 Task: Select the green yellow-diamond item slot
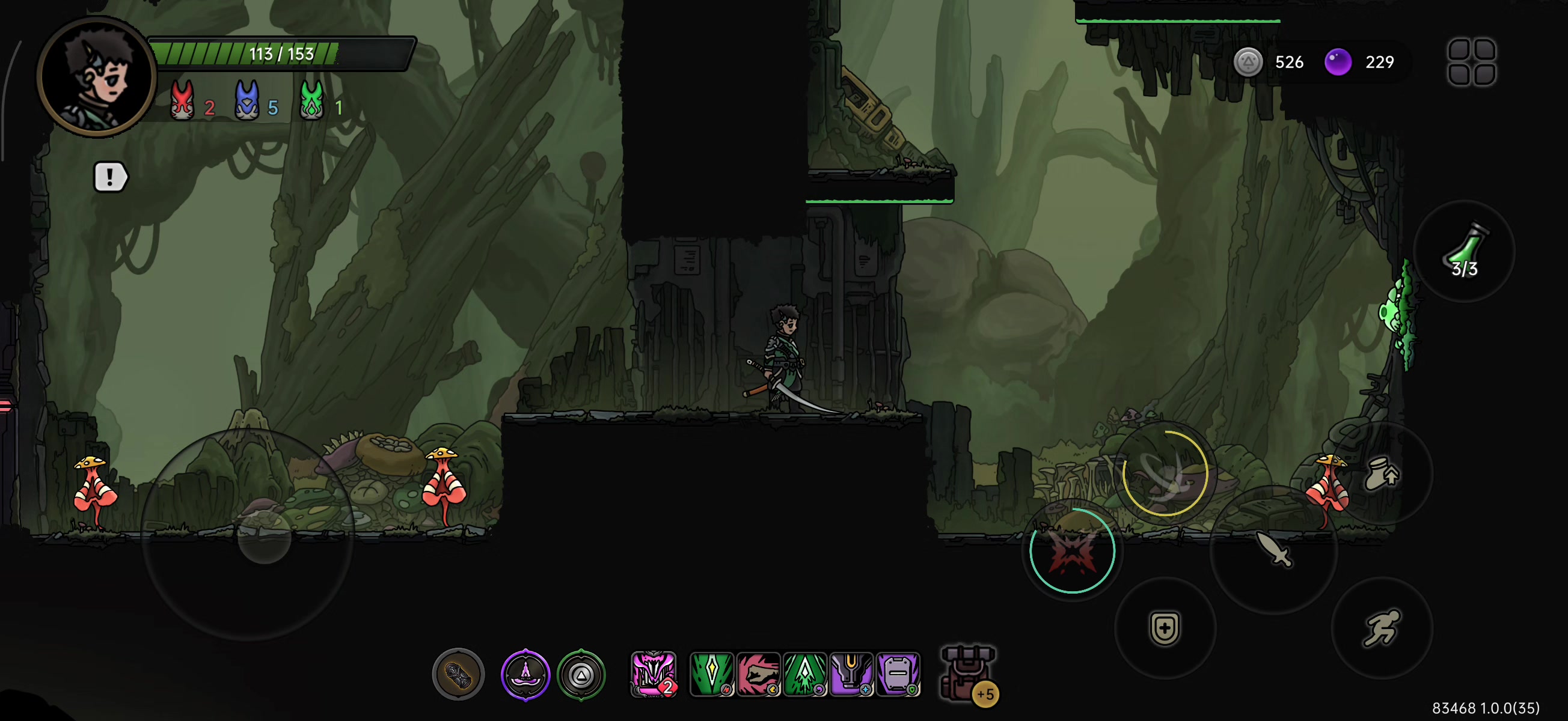[x=711, y=674]
